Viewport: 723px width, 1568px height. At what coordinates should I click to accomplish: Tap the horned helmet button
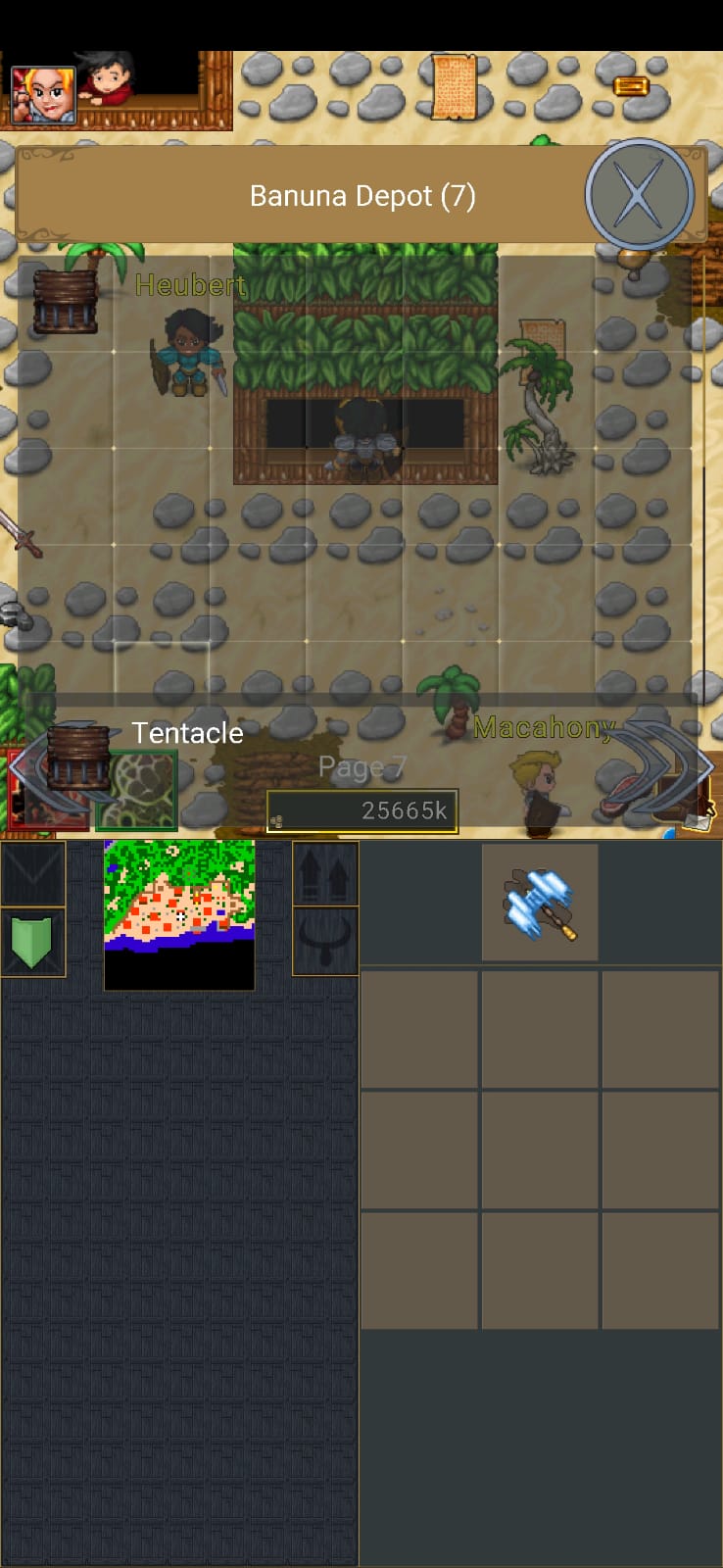325,941
